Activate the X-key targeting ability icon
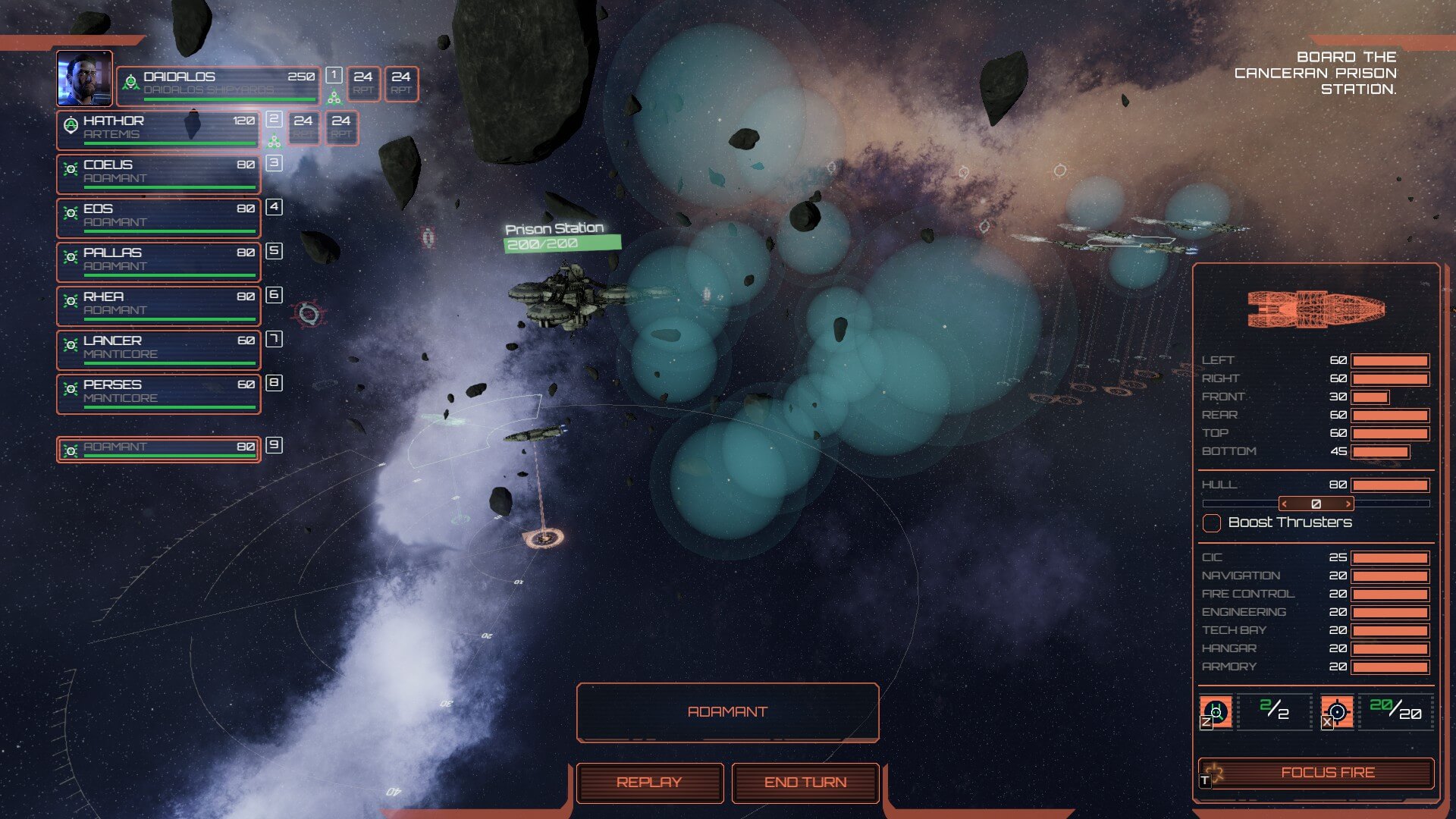The width and height of the screenshot is (1456, 819). [x=1337, y=712]
